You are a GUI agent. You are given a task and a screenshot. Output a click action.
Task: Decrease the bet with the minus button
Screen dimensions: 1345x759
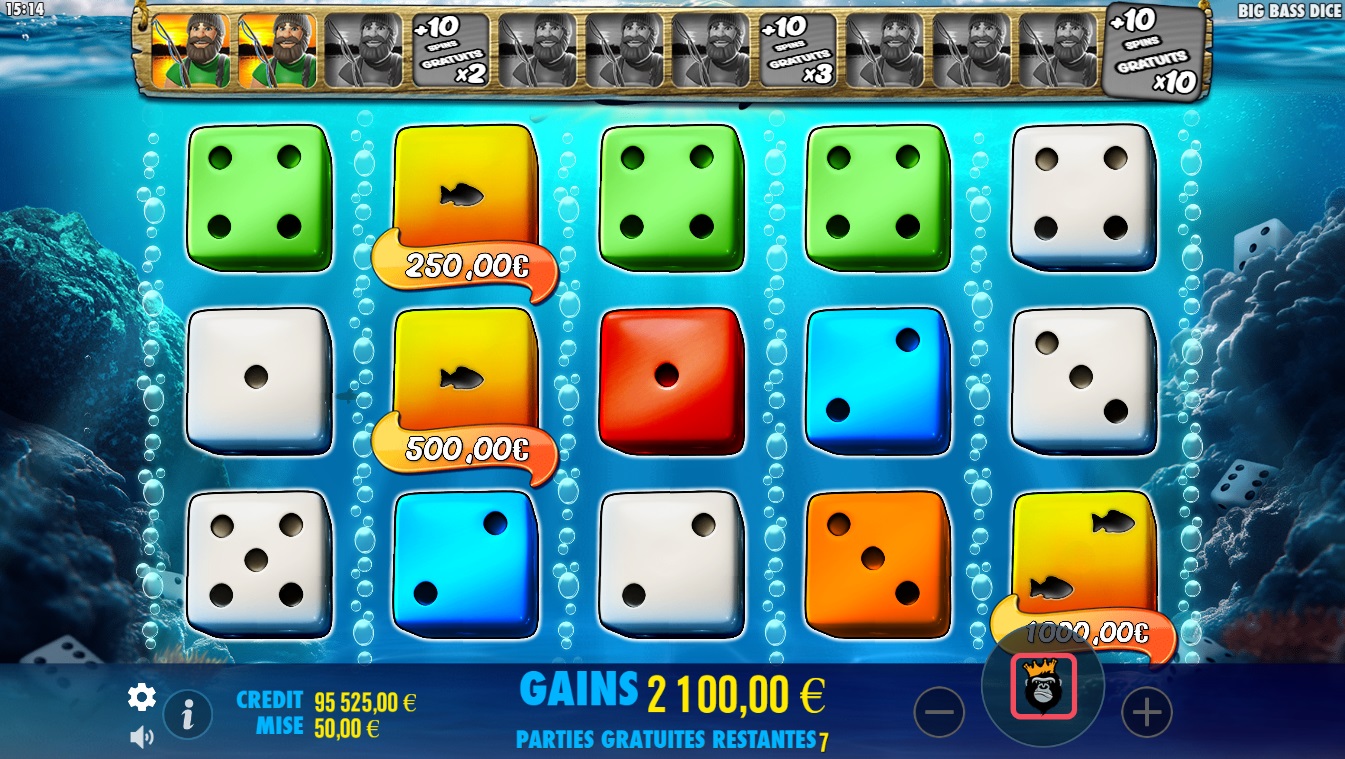pos(941,711)
